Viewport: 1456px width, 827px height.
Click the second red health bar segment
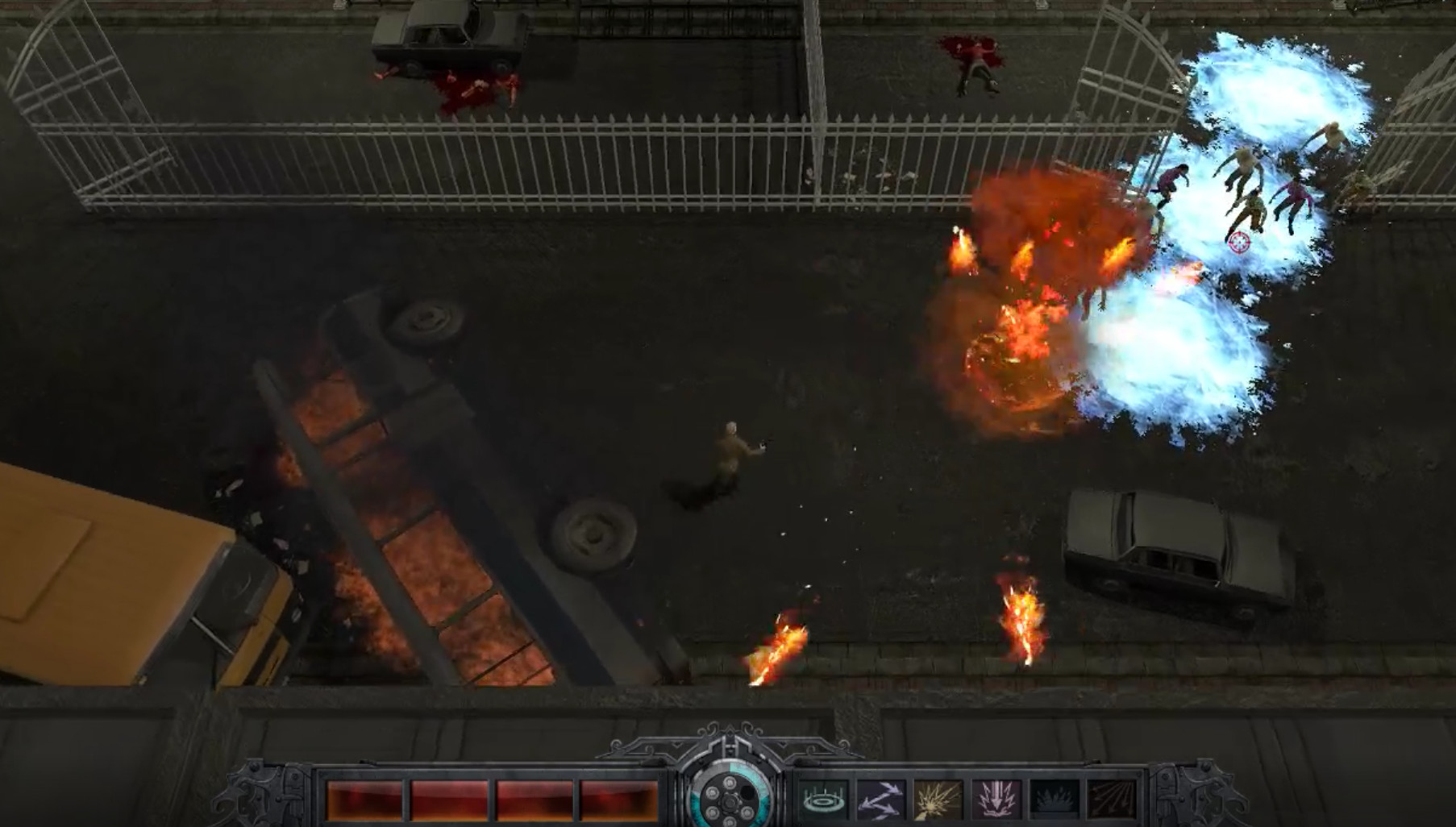coord(450,798)
